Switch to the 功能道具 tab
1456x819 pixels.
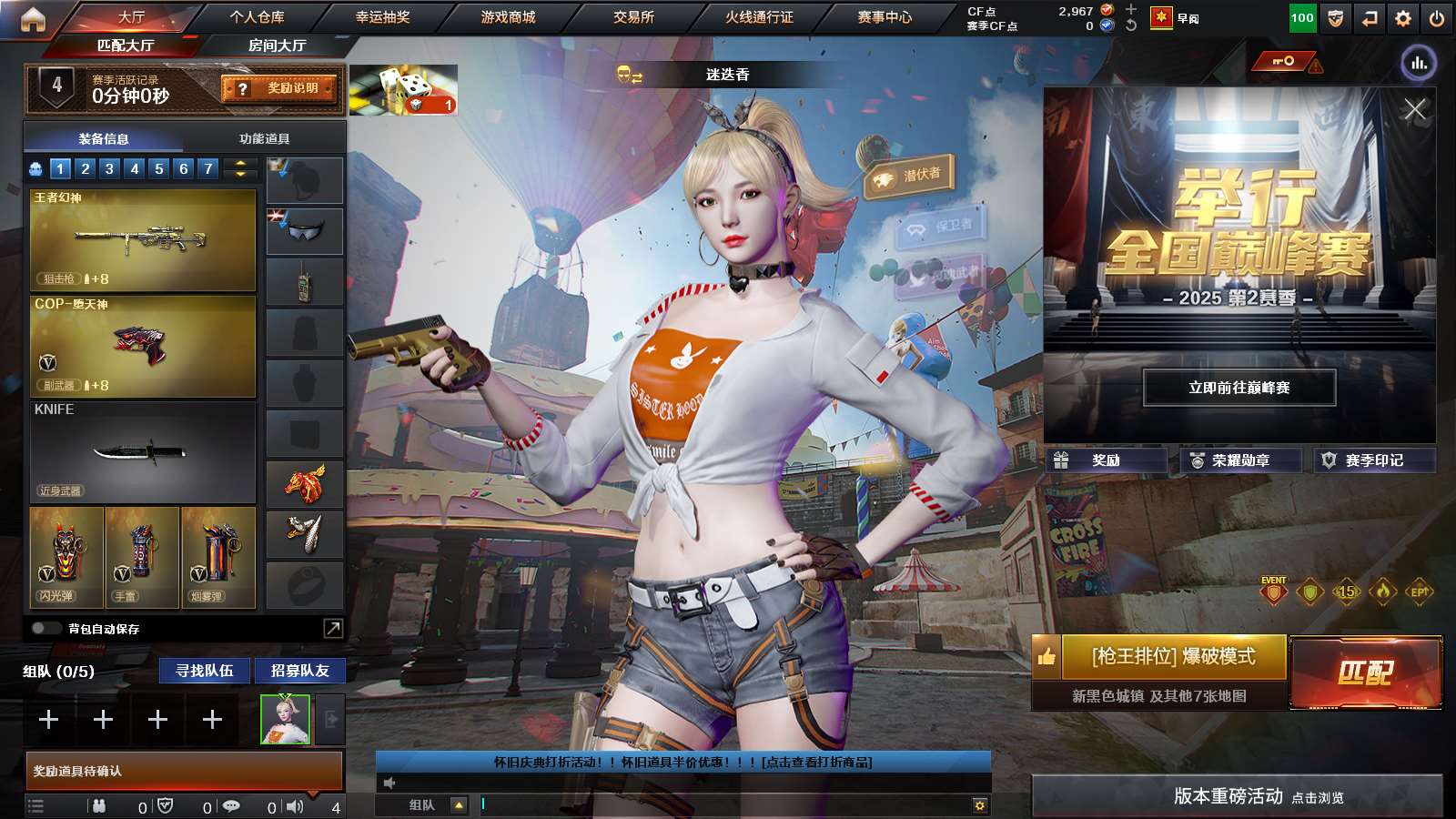pos(263,137)
